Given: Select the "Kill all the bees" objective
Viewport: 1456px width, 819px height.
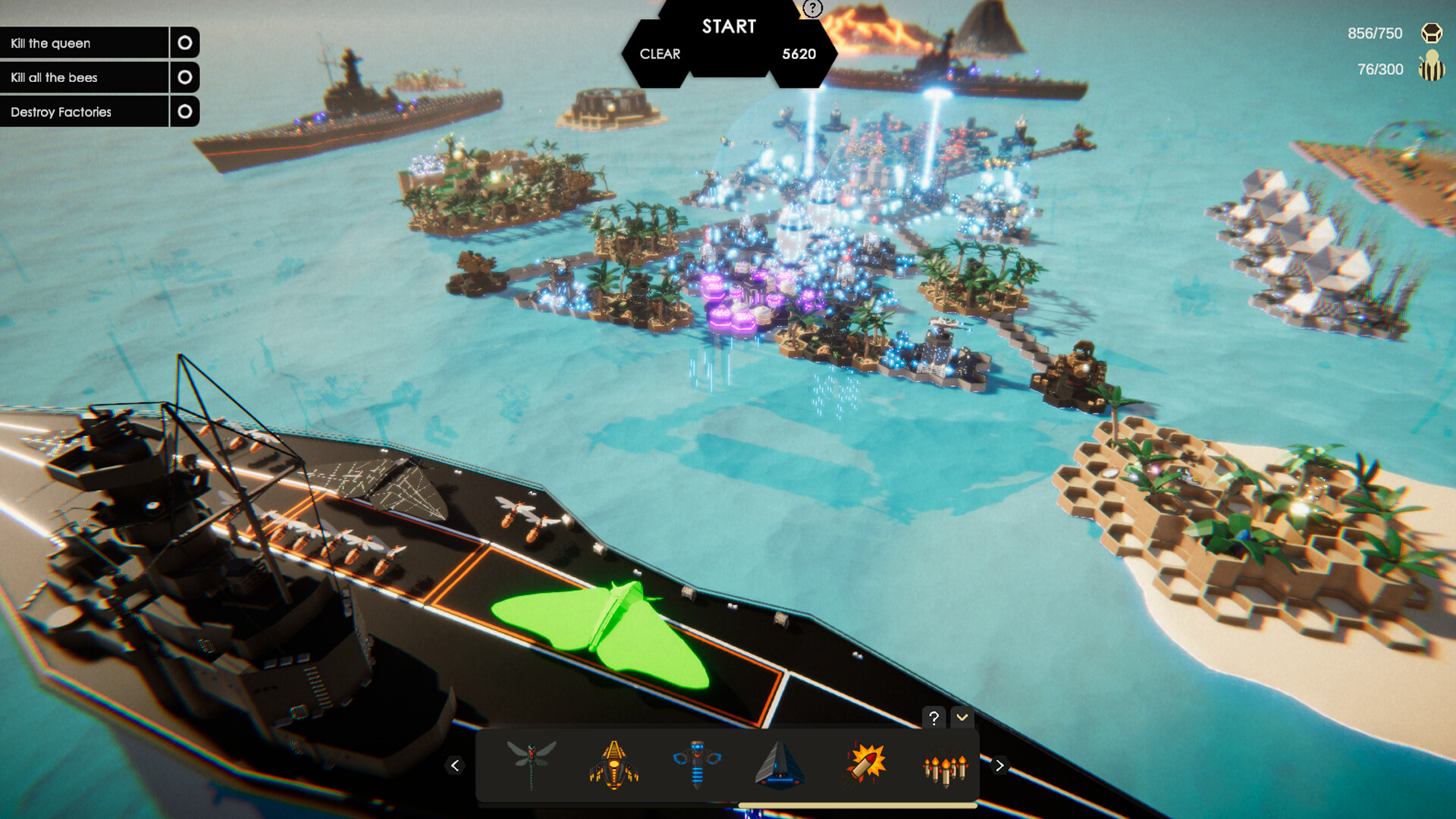Looking at the screenshot, I should (x=84, y=77).
